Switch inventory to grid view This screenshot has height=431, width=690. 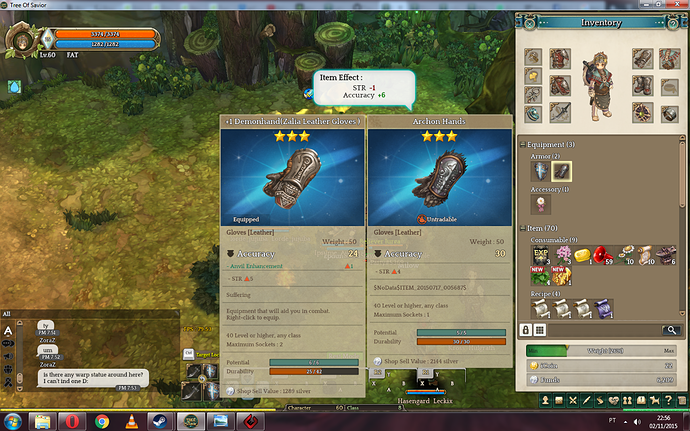540,329
